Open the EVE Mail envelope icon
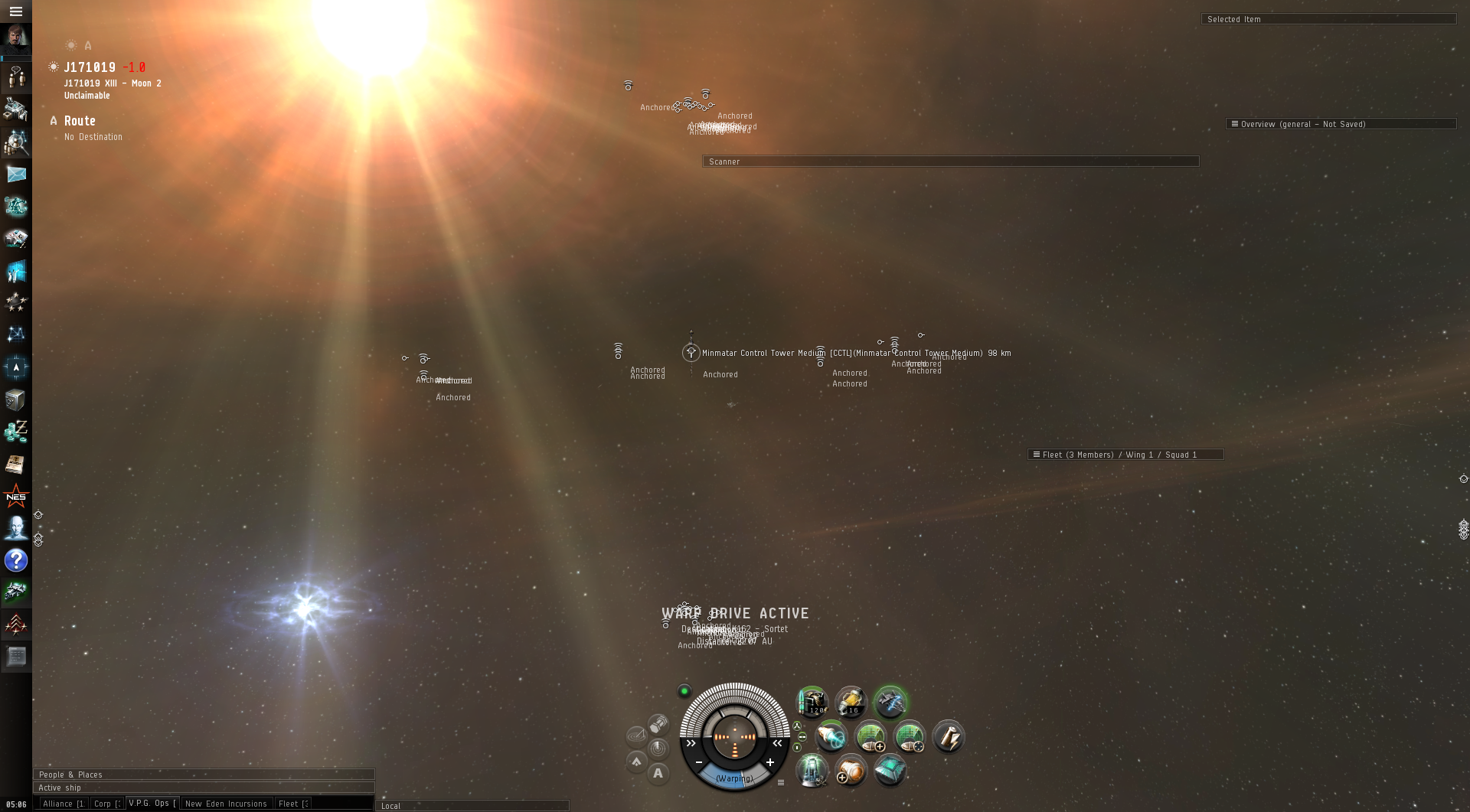 tap(16, 174)
